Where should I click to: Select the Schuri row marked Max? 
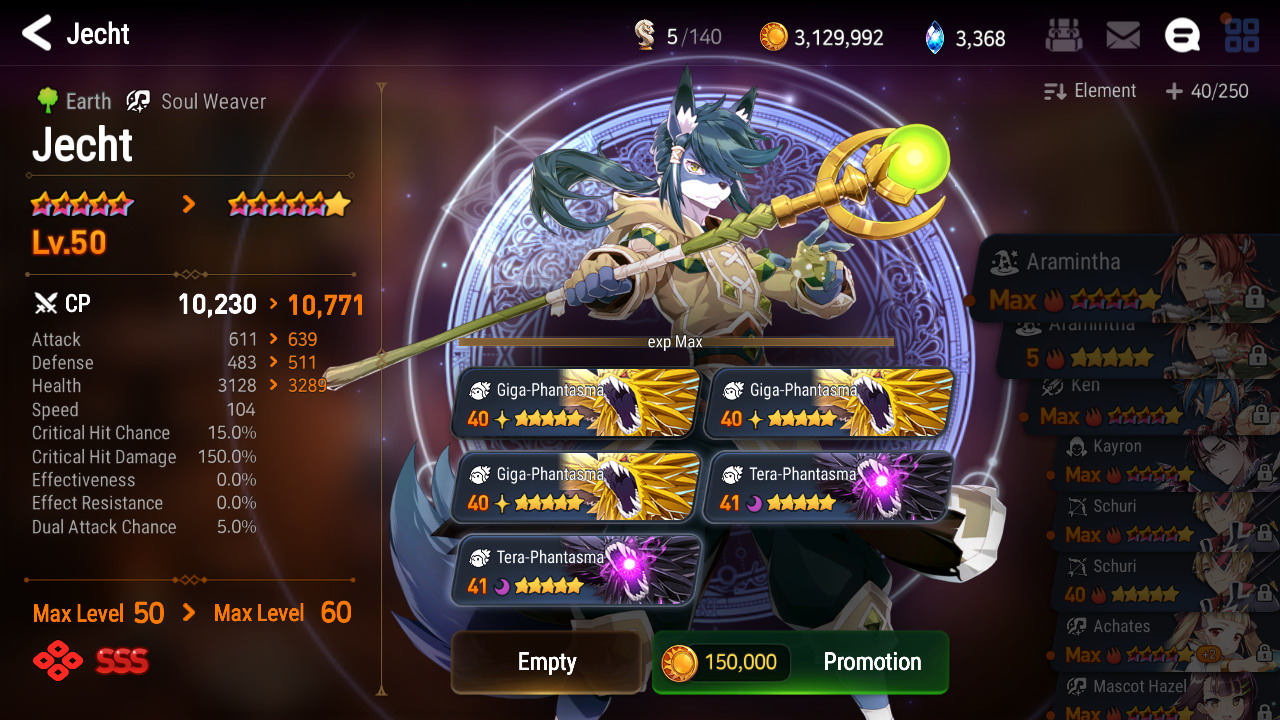1160,521
